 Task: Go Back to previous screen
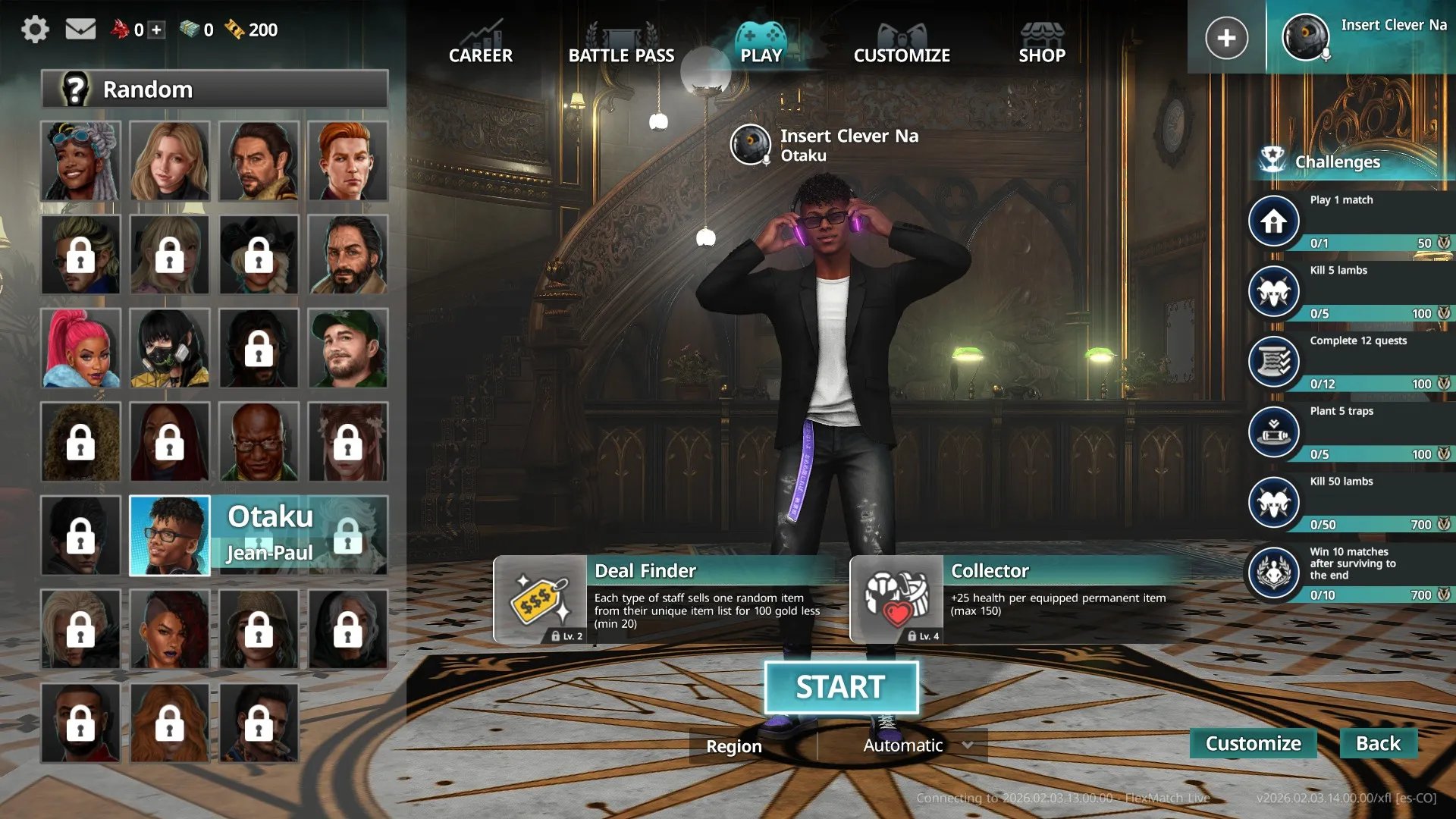click(x=1378, y=743)
